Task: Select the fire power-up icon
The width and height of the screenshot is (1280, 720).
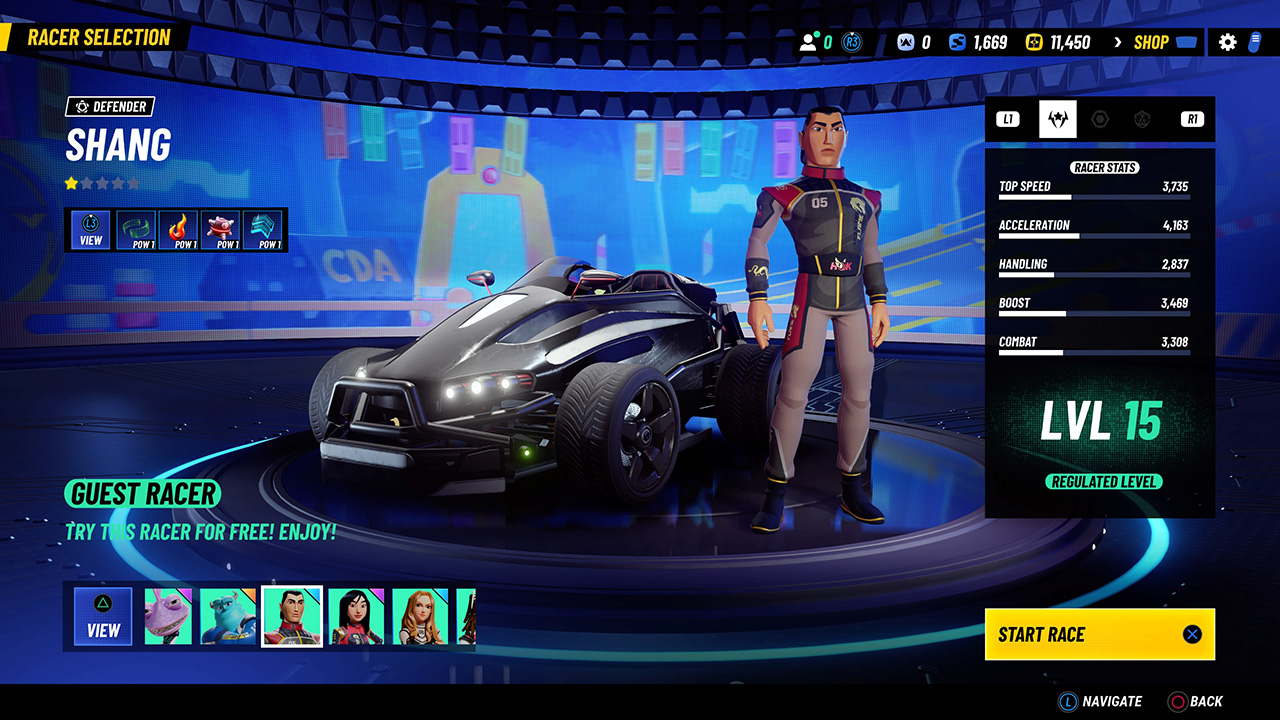Action: (177, 229)
